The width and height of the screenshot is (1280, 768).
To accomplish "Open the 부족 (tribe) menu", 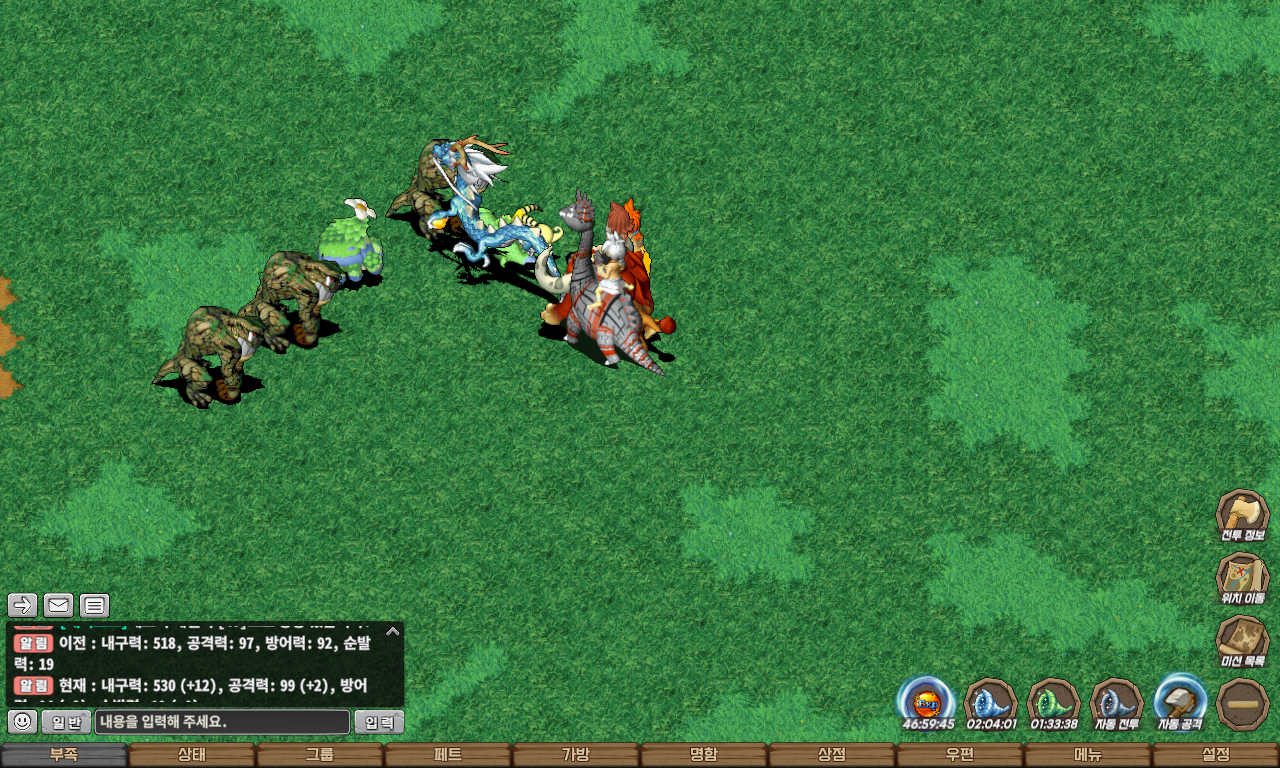I will click(x=64, y=755).
